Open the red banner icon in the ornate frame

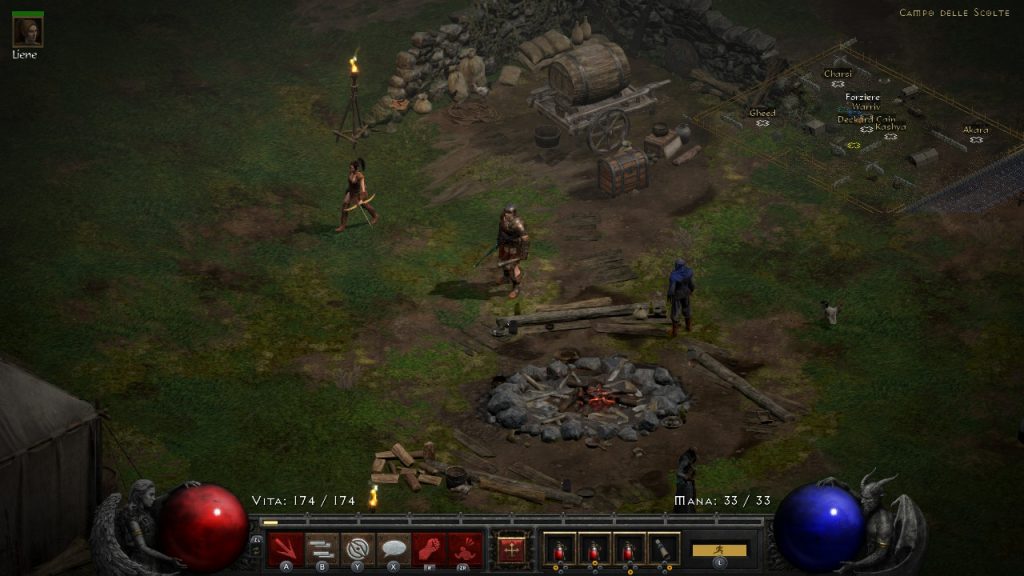click(x=512, y=549)
